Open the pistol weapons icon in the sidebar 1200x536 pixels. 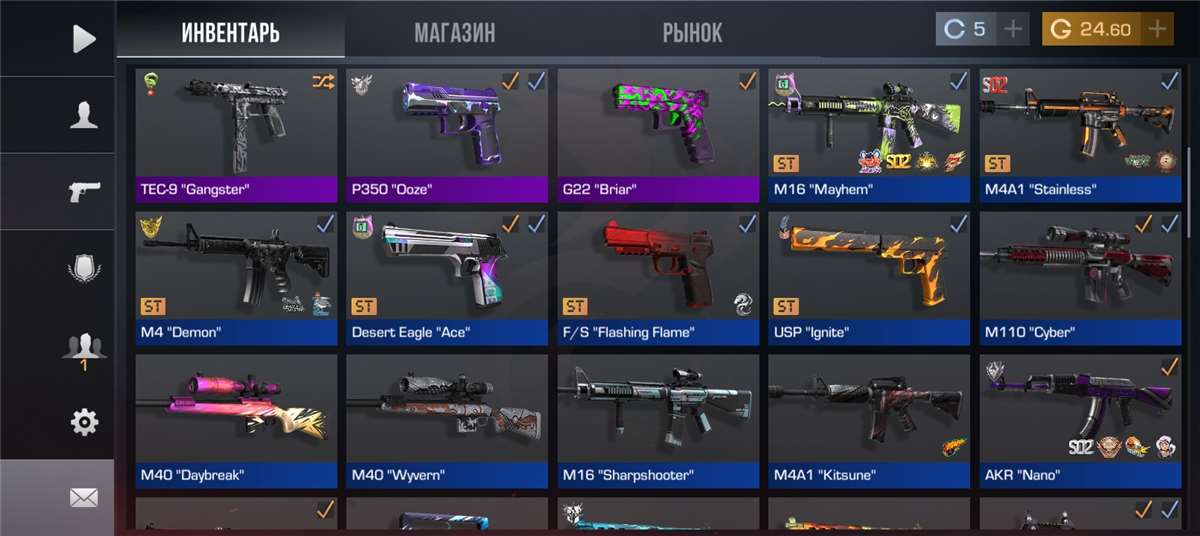click(x=84, y=191)
